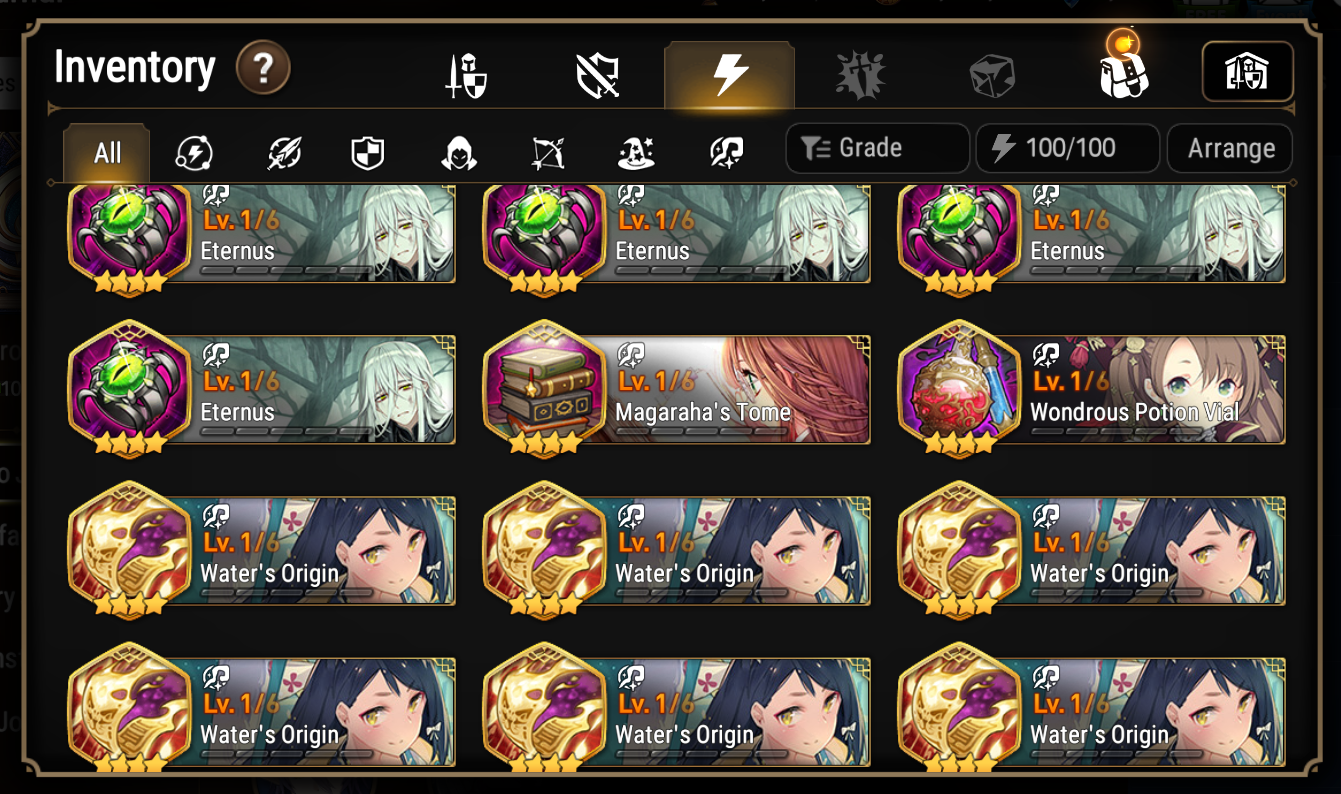Select the sword-and-shield equipment tab icon
Viewport: 1341px width, 794px height.
(x=467, y=73)
